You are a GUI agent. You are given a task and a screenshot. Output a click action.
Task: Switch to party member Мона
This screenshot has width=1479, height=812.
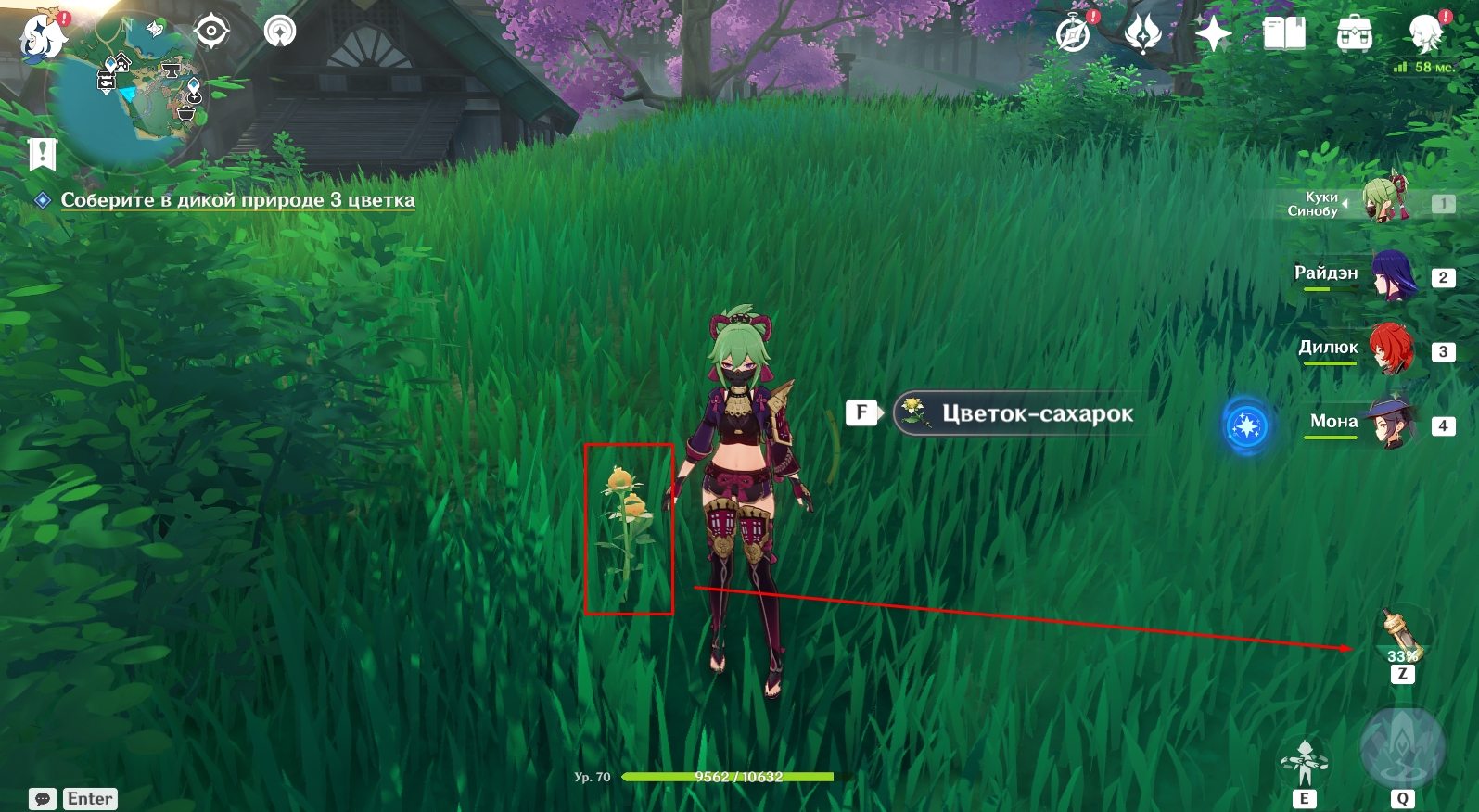pos(1391,424)
